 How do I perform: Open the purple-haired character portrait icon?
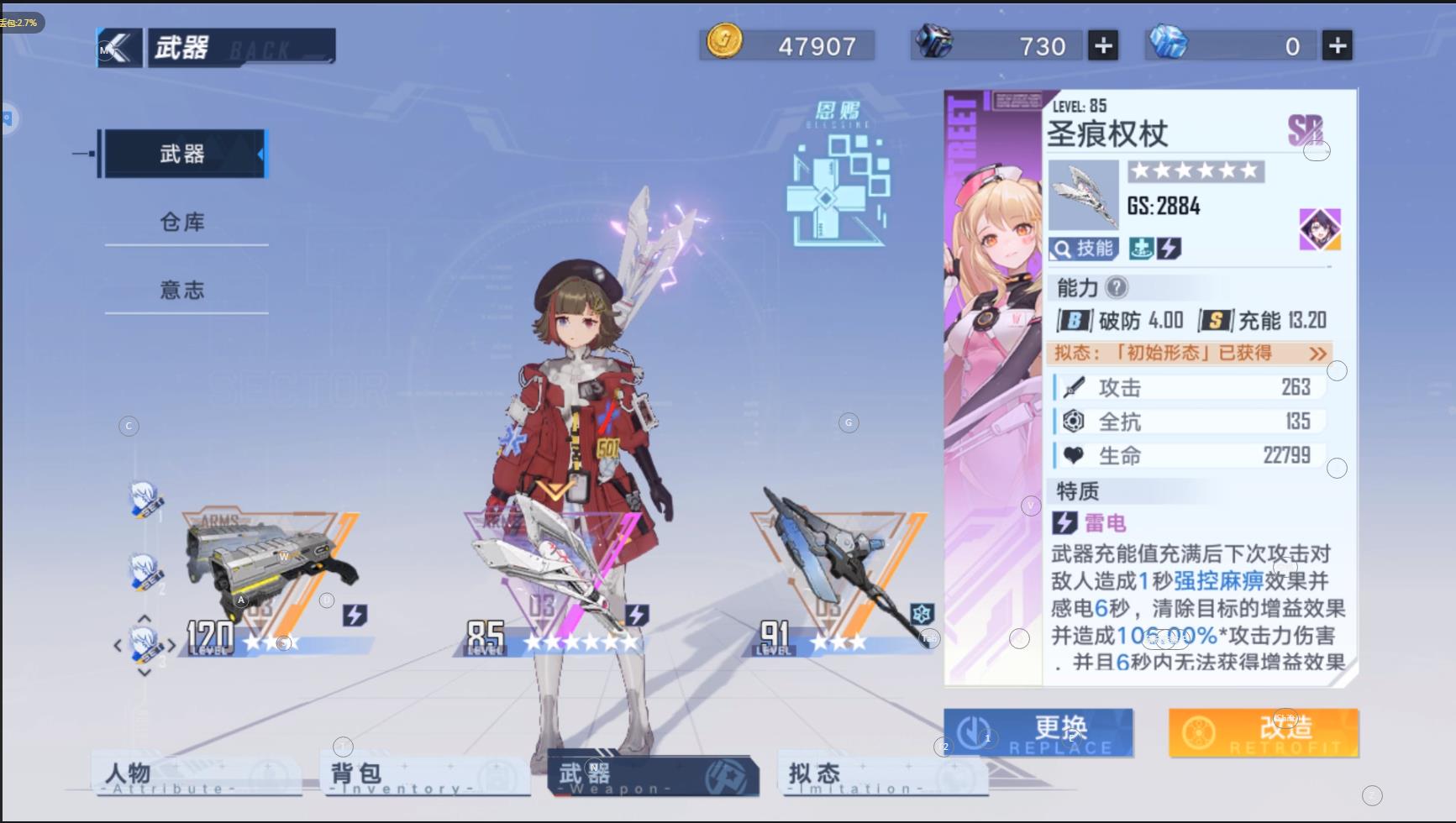coord(1319,229)
